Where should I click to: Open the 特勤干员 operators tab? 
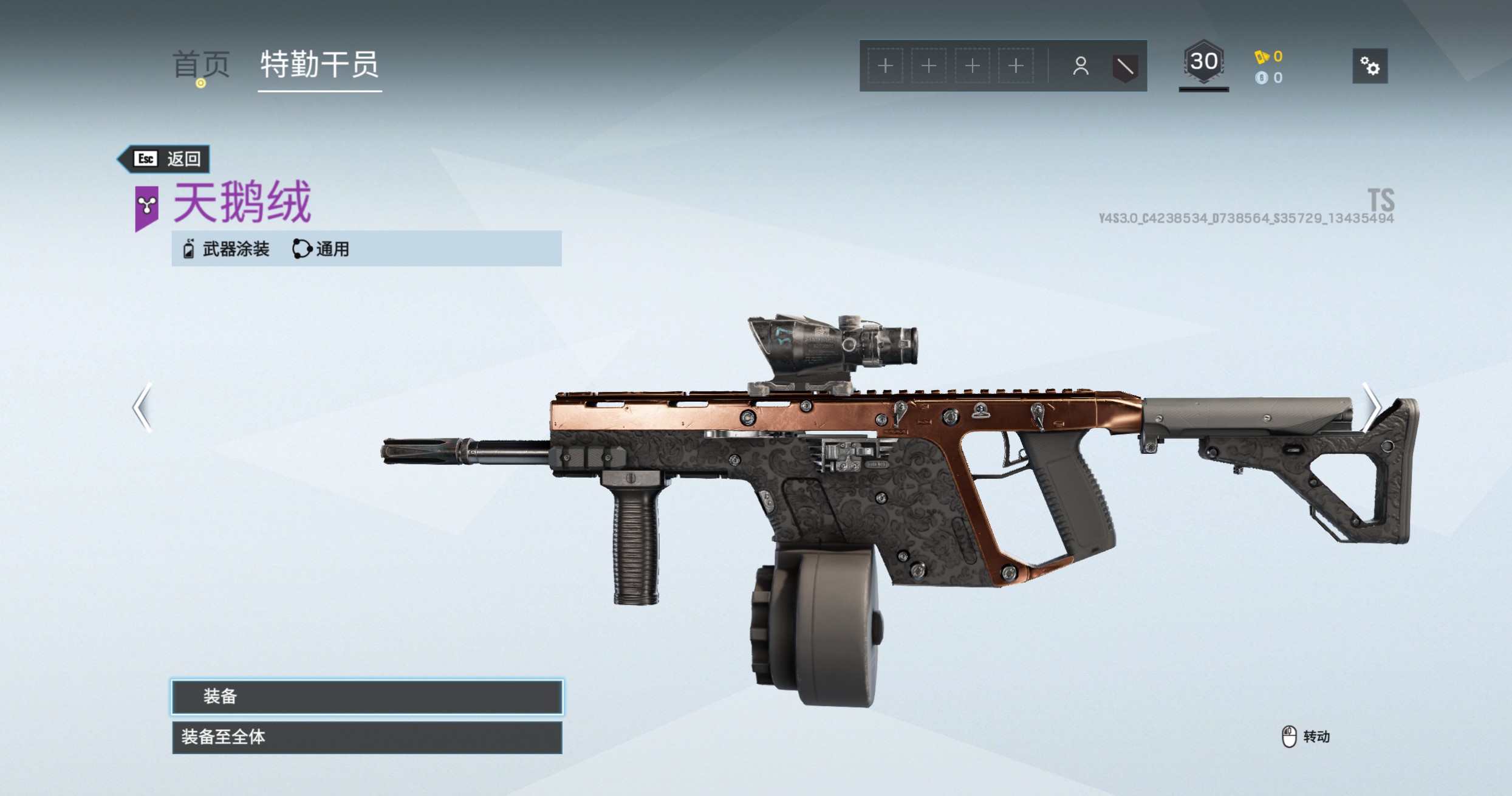coord(320,64)
